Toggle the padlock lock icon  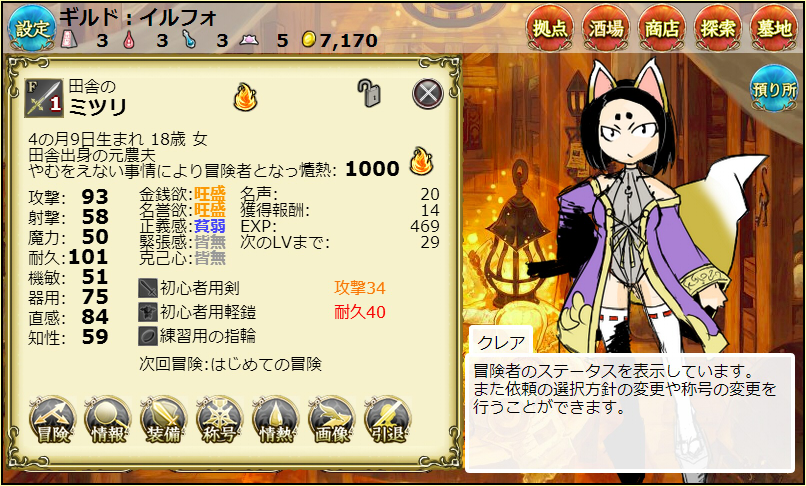click(x=370, y=94)
